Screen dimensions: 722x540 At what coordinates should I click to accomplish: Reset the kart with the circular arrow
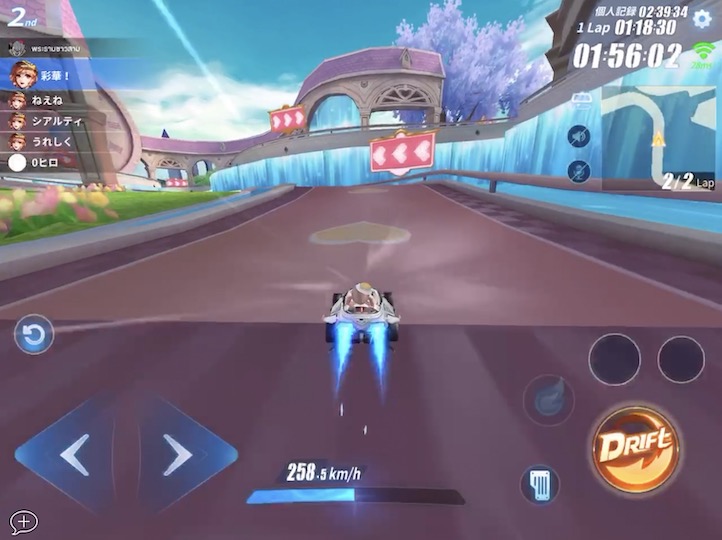click(33, 335)
